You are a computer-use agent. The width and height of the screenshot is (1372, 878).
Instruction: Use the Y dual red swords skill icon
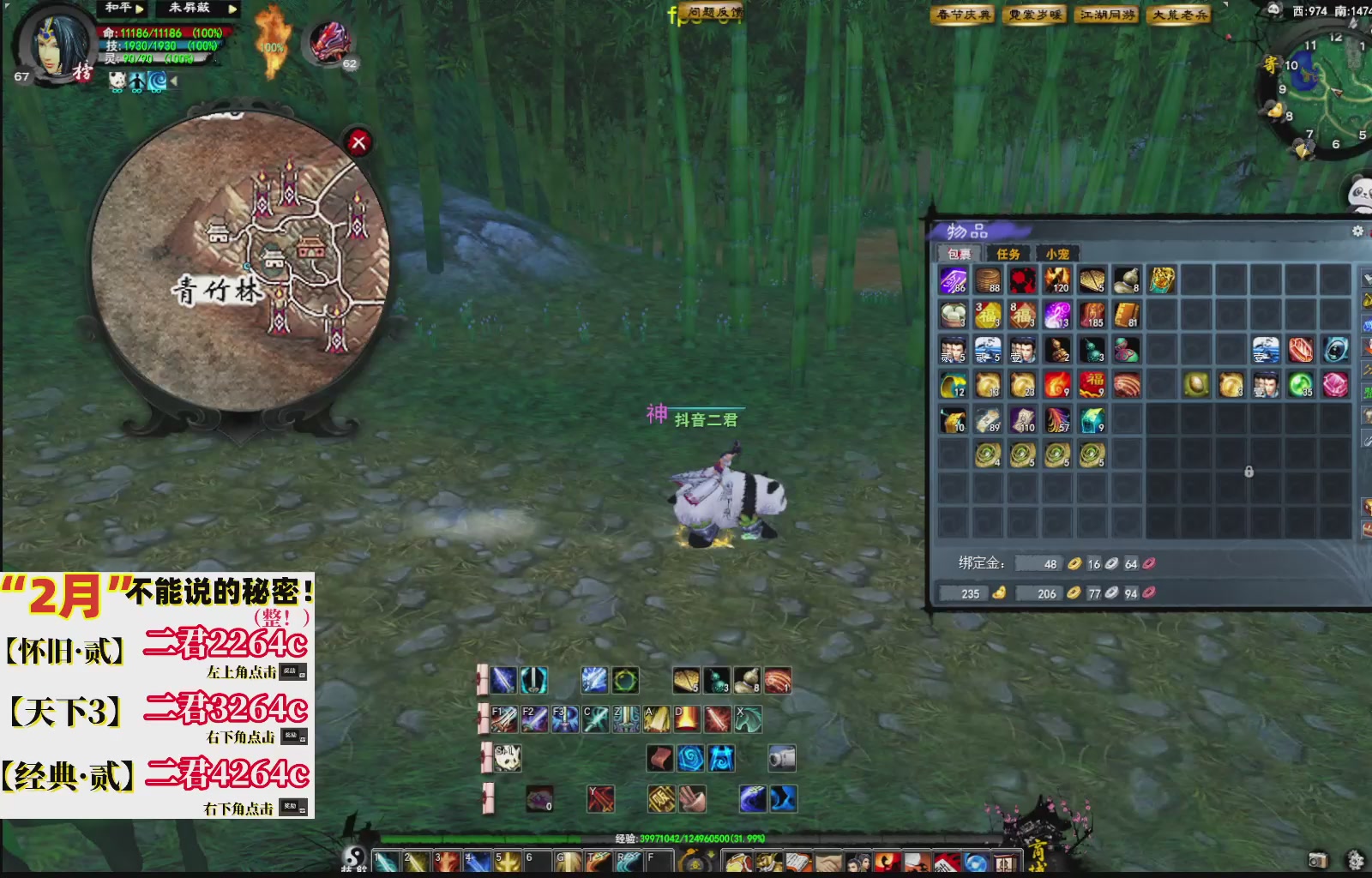(x=600, y=797)
